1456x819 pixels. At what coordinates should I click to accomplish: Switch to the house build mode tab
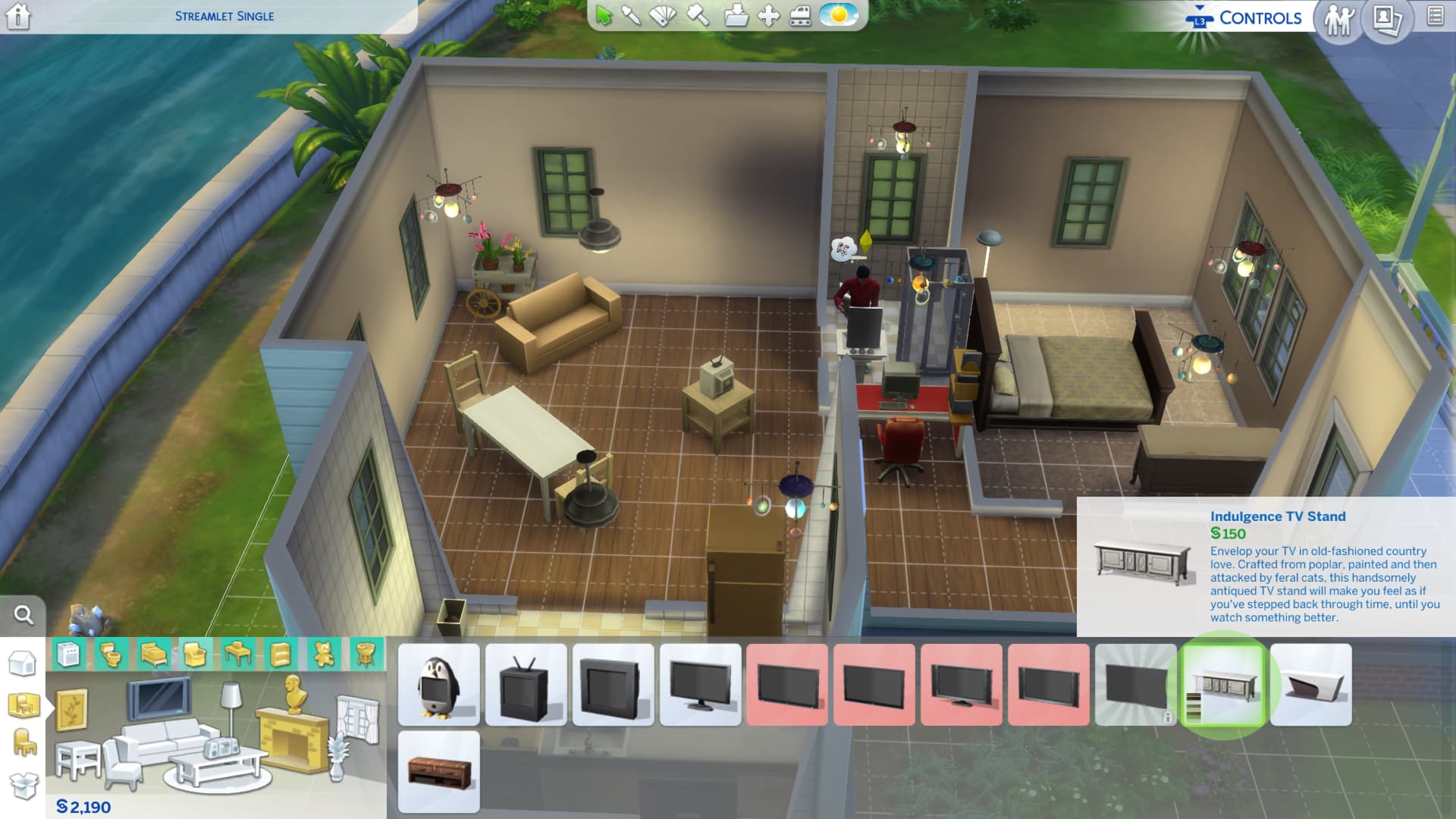point(23,664)
